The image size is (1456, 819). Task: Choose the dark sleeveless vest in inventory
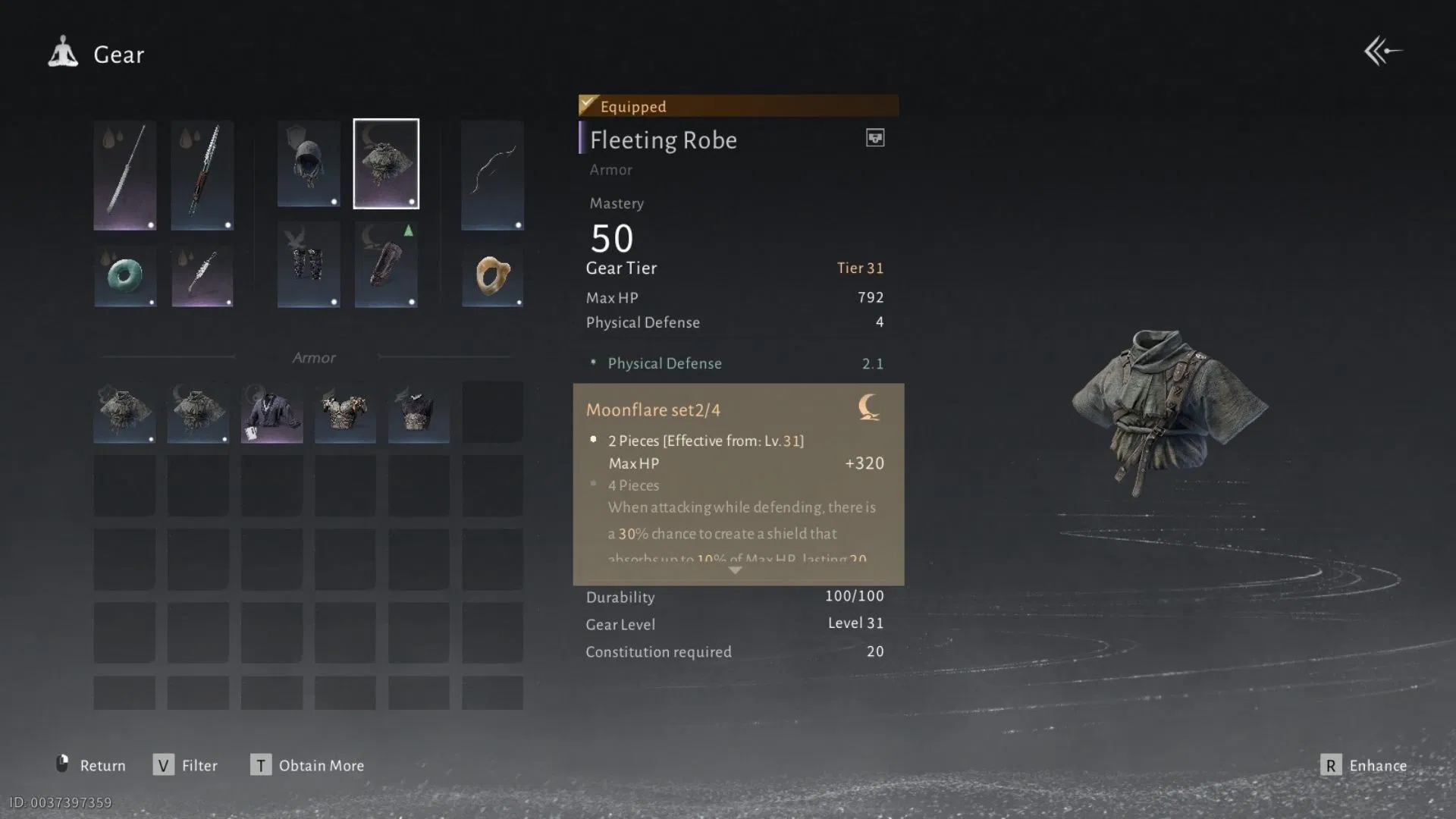419,413
